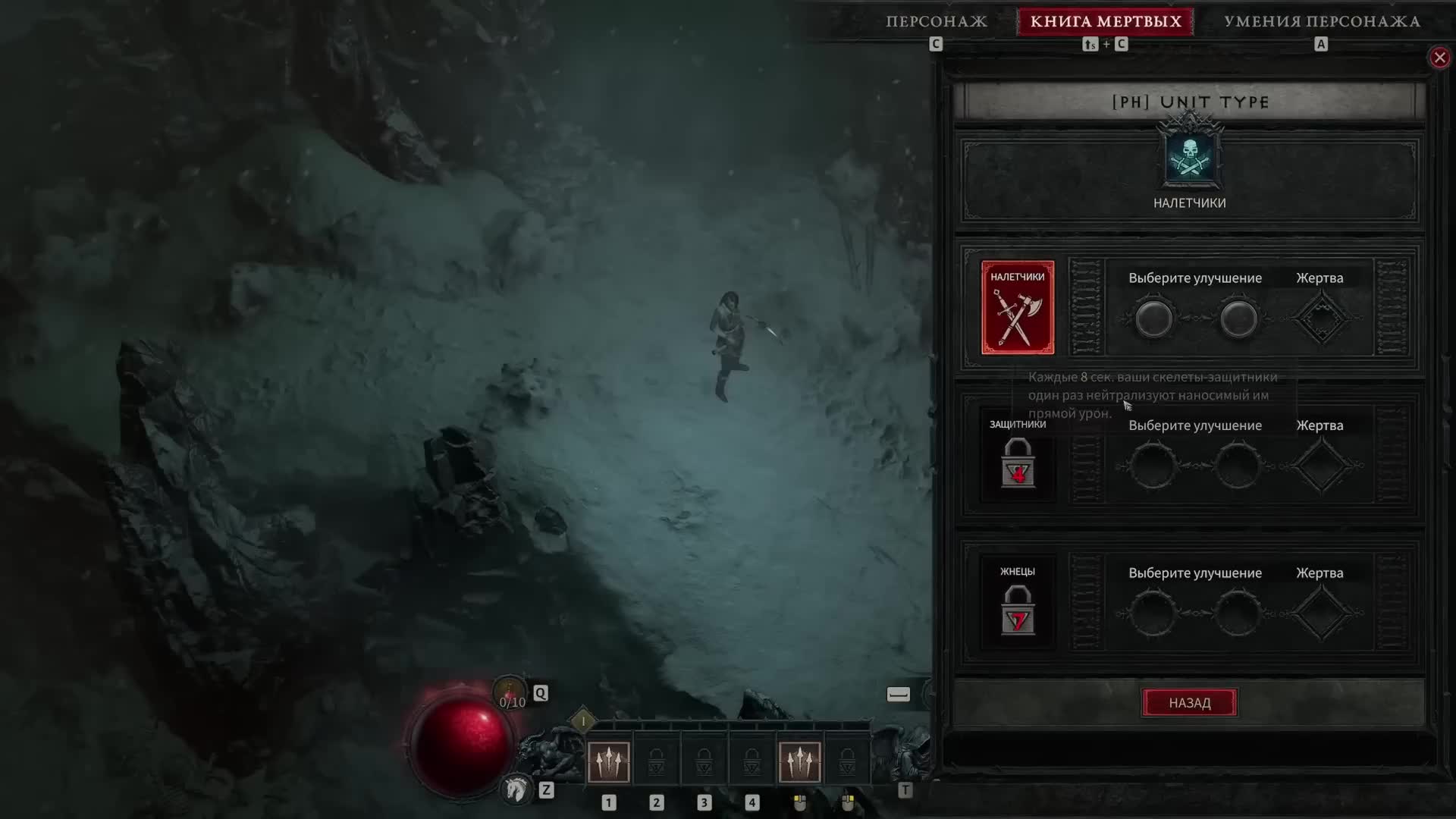Select the second upgrade circle for Налетчики
This screenshot has width=1456, height=819.
click(x=1239, y=318)
